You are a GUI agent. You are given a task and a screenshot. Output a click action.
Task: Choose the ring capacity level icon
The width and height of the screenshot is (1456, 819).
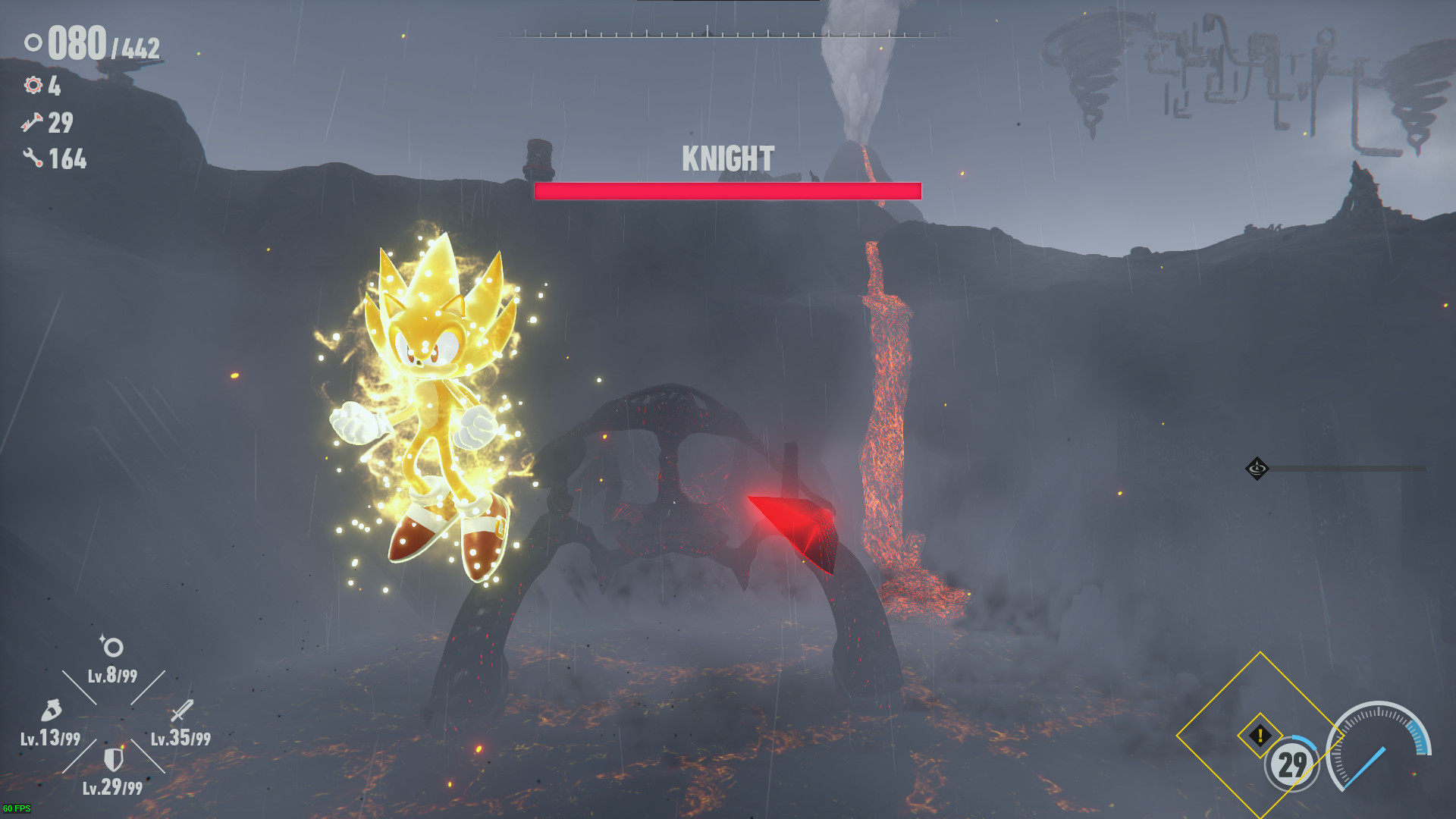(x=112, y=646)
